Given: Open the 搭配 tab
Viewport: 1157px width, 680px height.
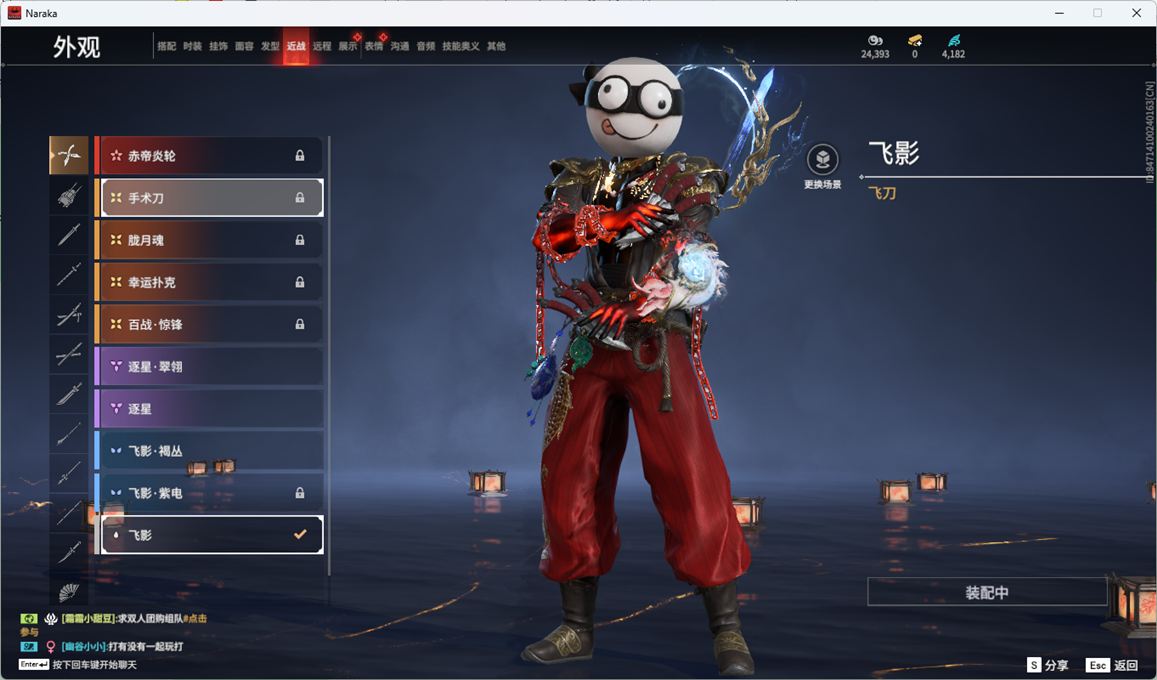Looking at the screenshot, I should pyautogui.click(x=166, y=46).
